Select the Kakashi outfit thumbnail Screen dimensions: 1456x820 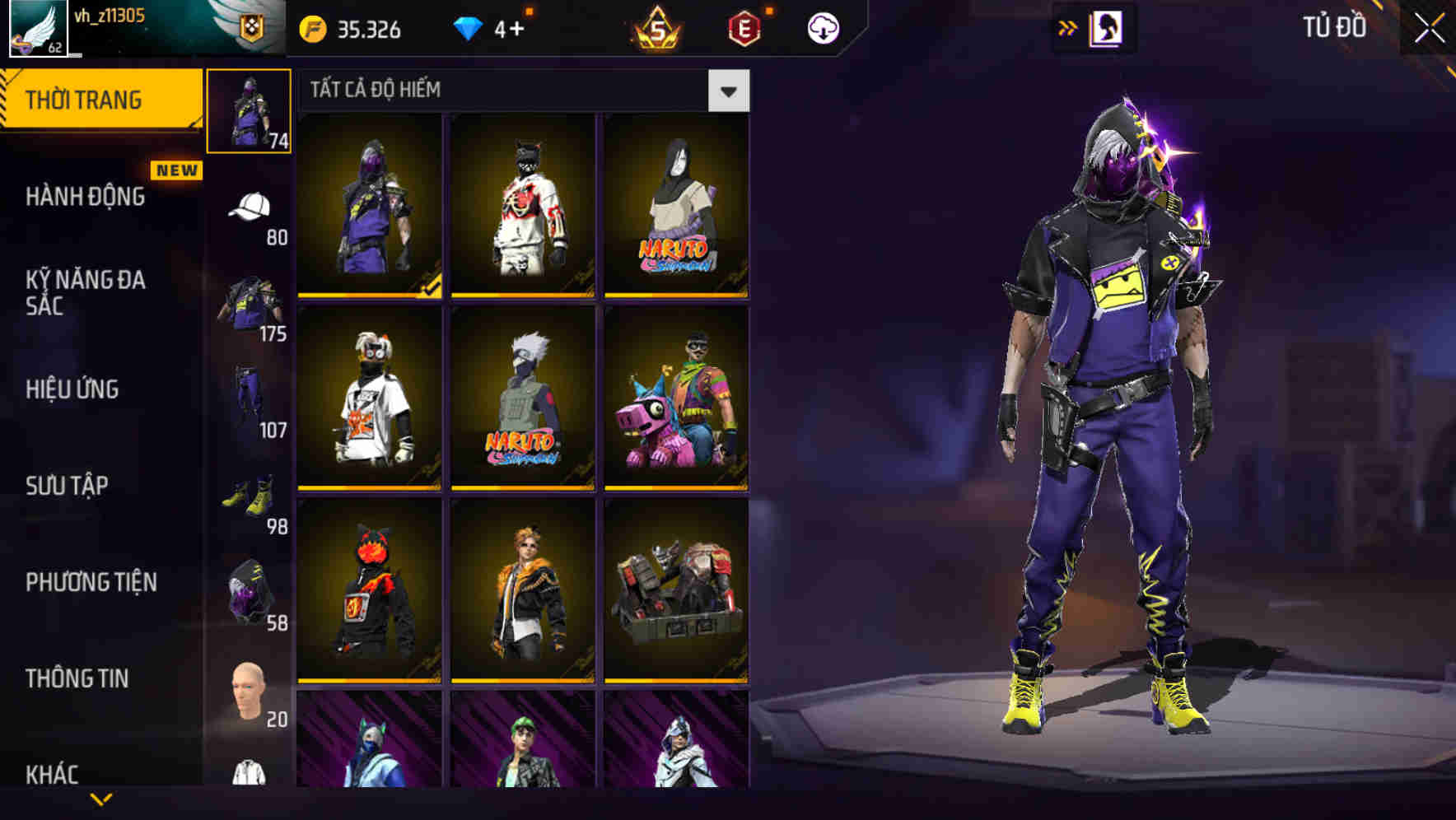523,397
